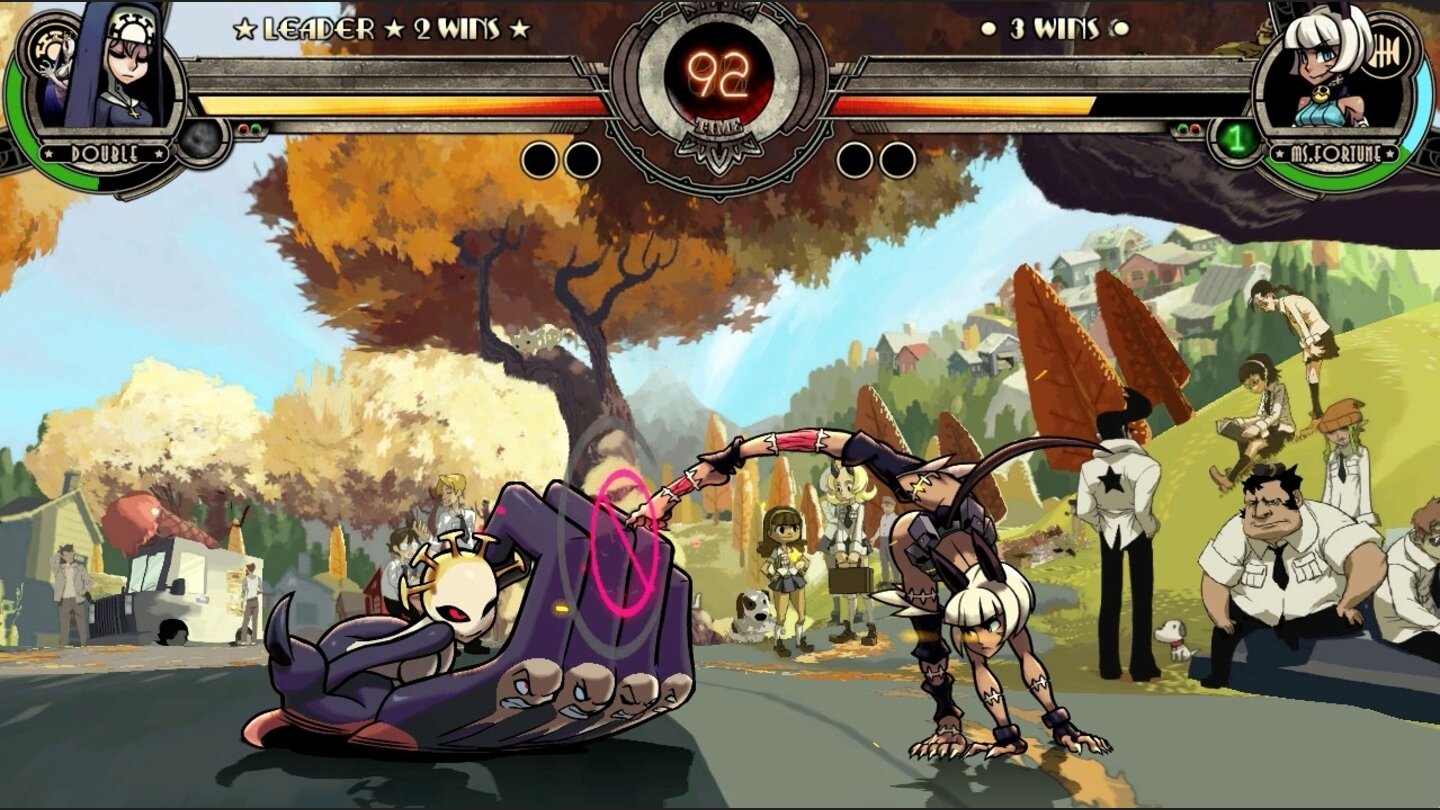
Task: Click the dark circular gauge beside Double's nameplate
Action: point(200,142)
